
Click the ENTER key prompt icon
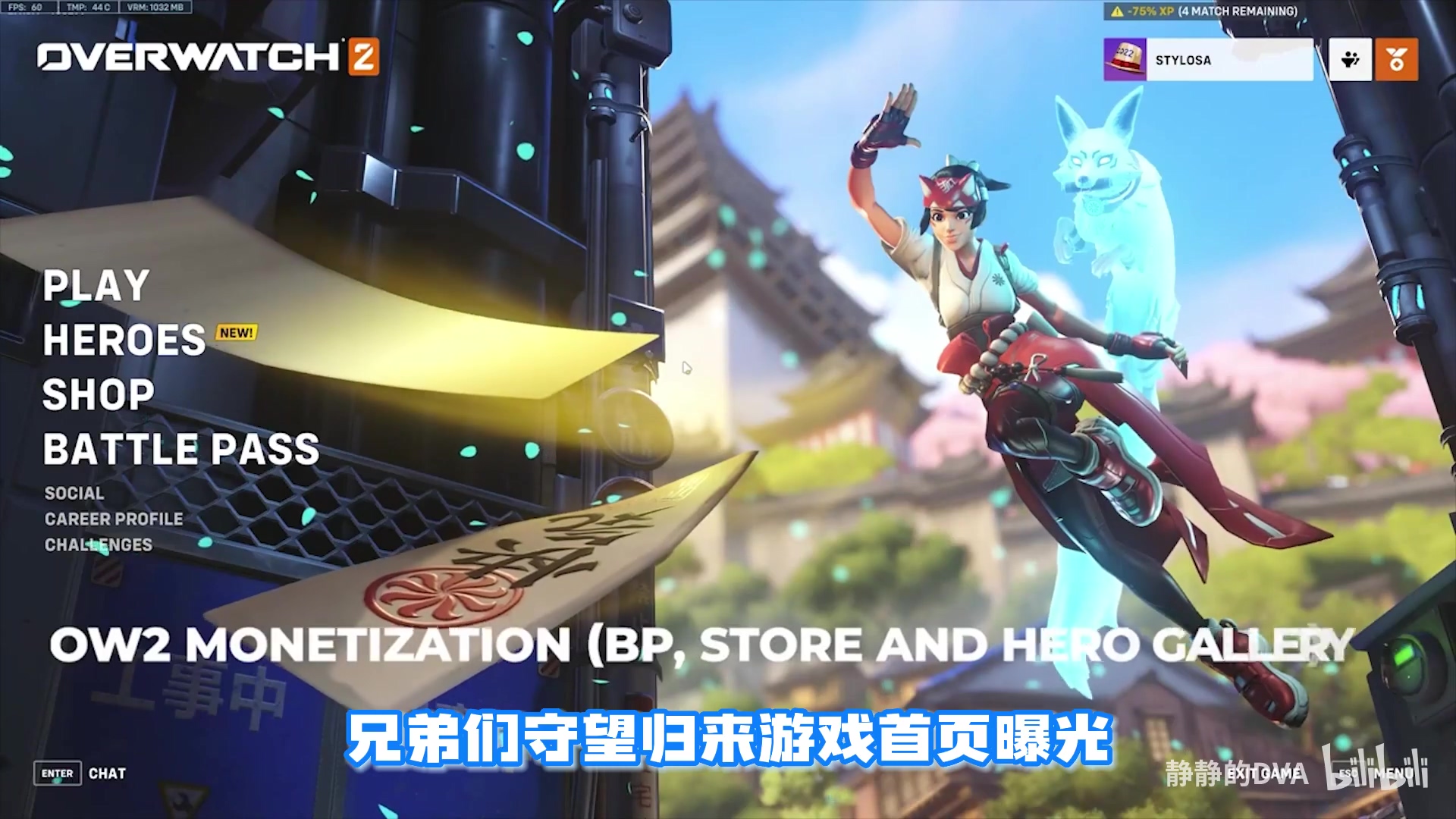(57, 774)
